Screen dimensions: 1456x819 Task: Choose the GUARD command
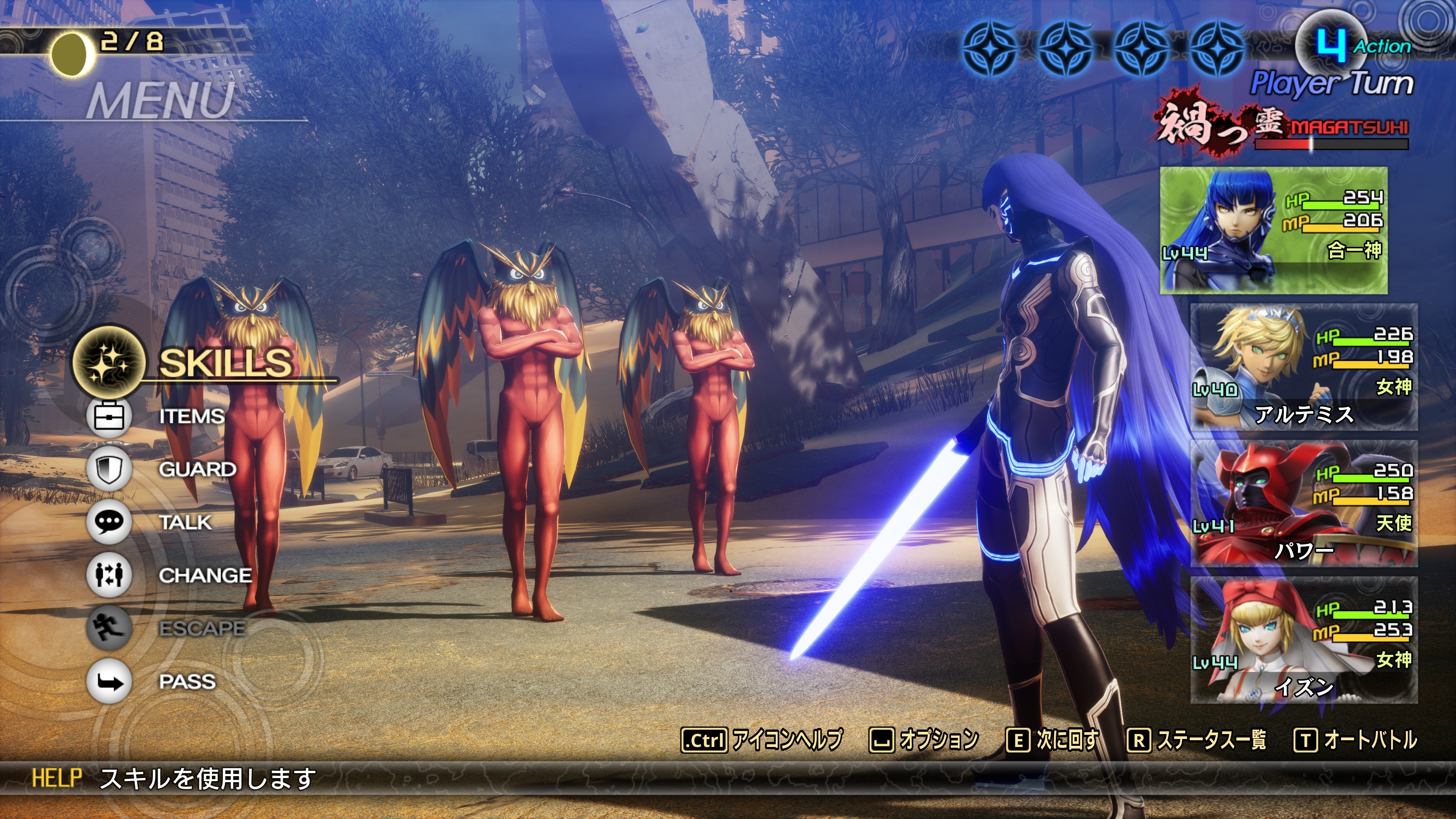coord(197,469)
